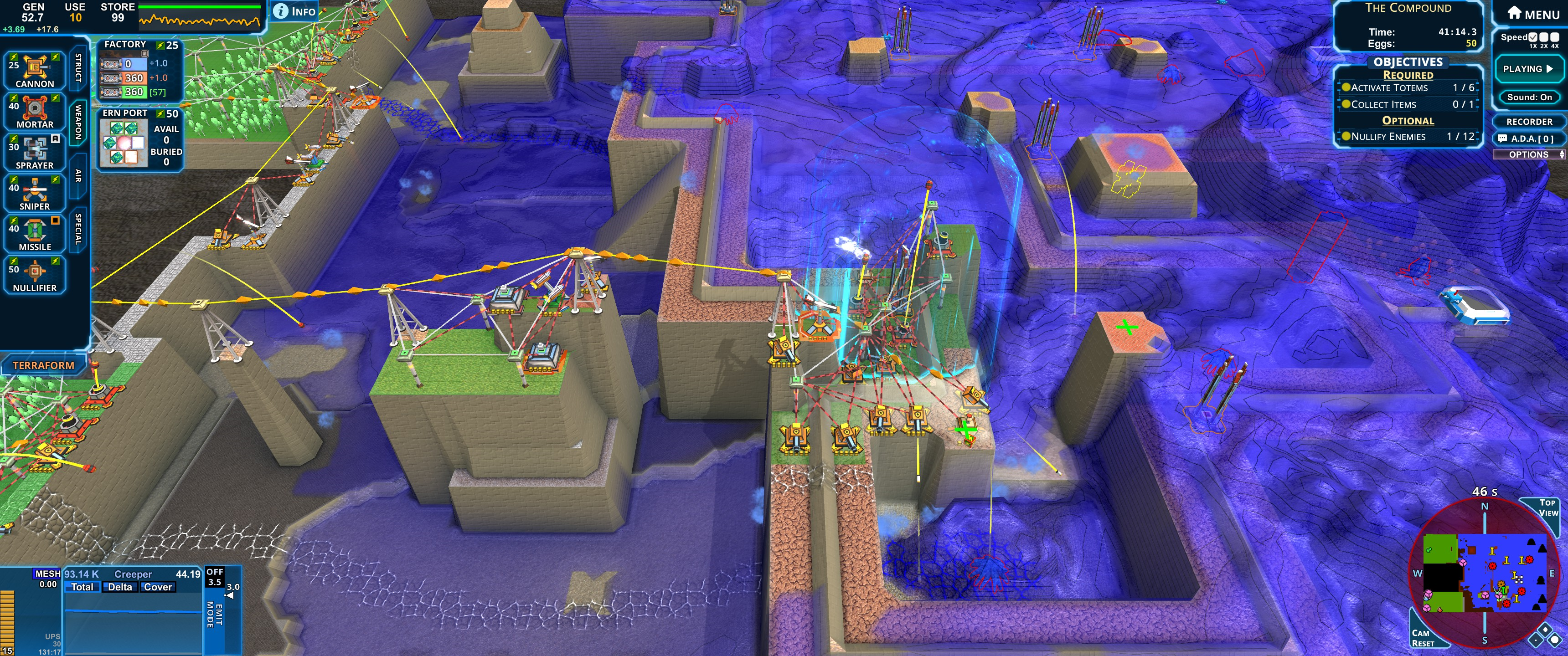Toggle the Playing pause button
The width and height of the screenshot is (1568, 656).
1528,69
